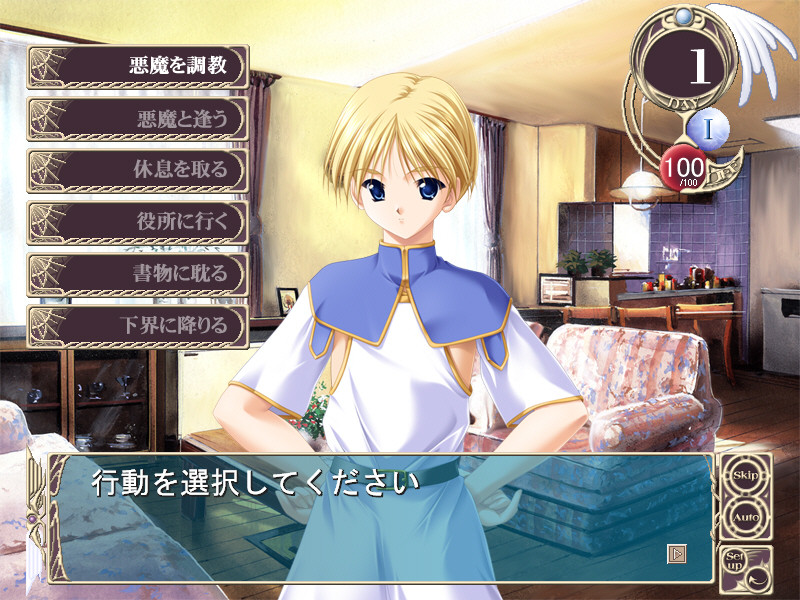This screenshot has height=600, width=800.
Task: Activate the Skip button
Action: (743, 473)
